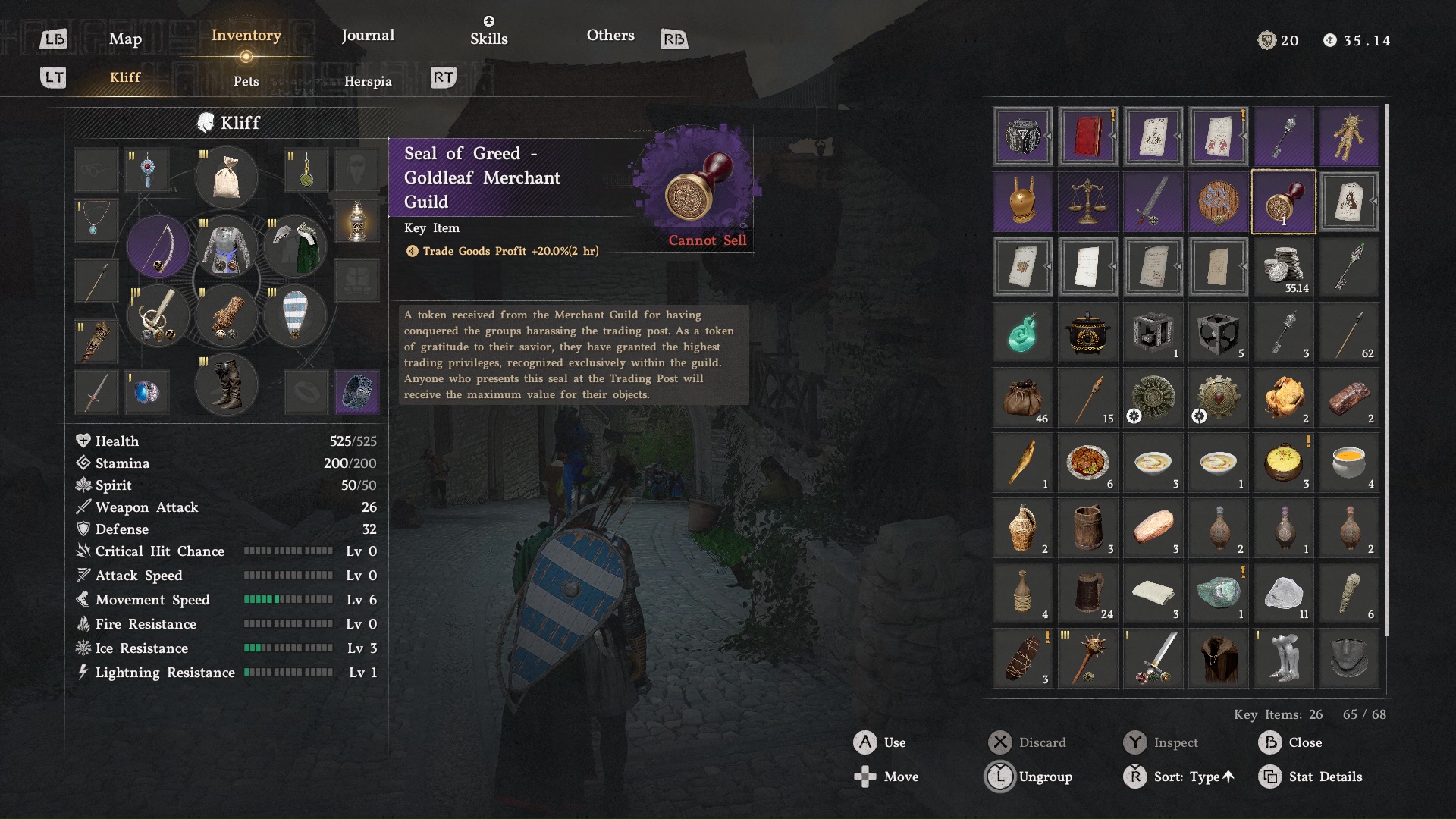The width and height of the screenshot is (1456, 819).
Task: Switch to the Map tab
Action: 125,39
